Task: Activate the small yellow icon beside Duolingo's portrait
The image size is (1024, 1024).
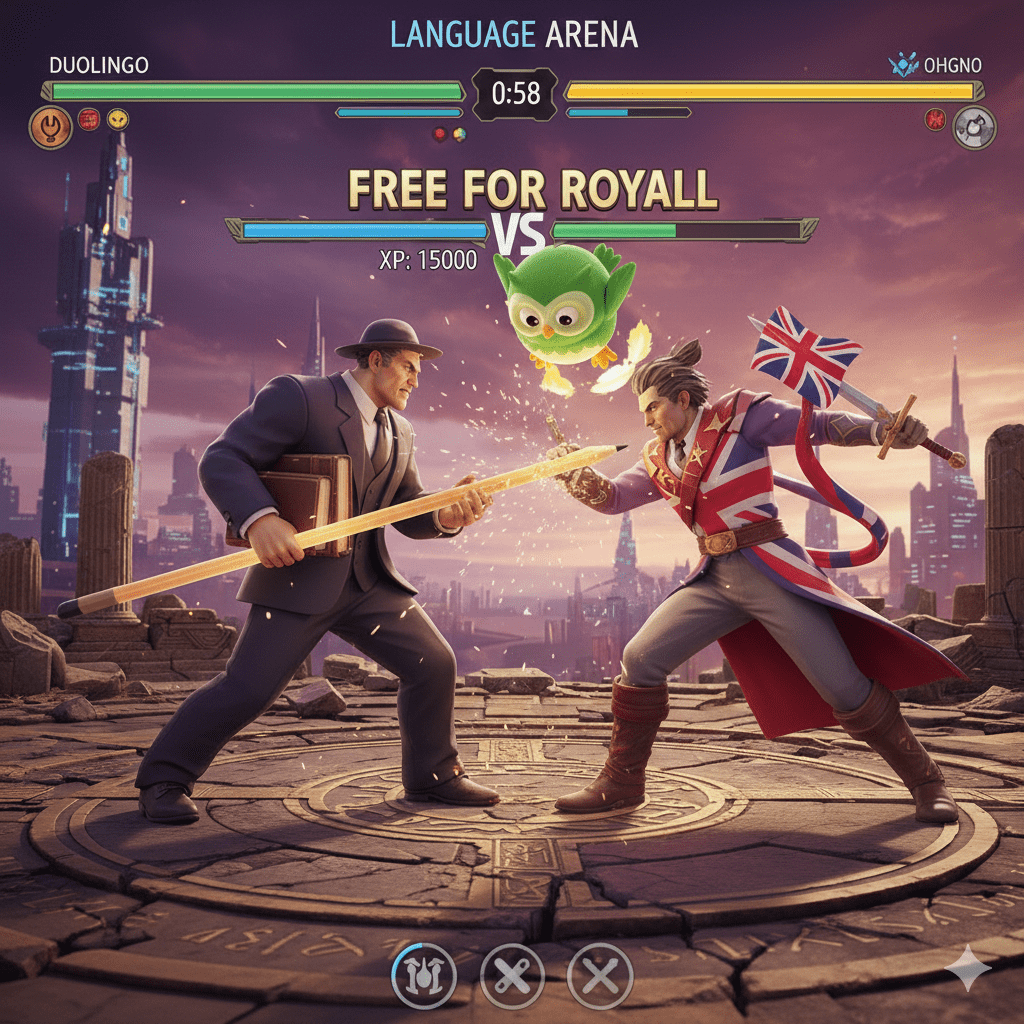Action: 118,120
